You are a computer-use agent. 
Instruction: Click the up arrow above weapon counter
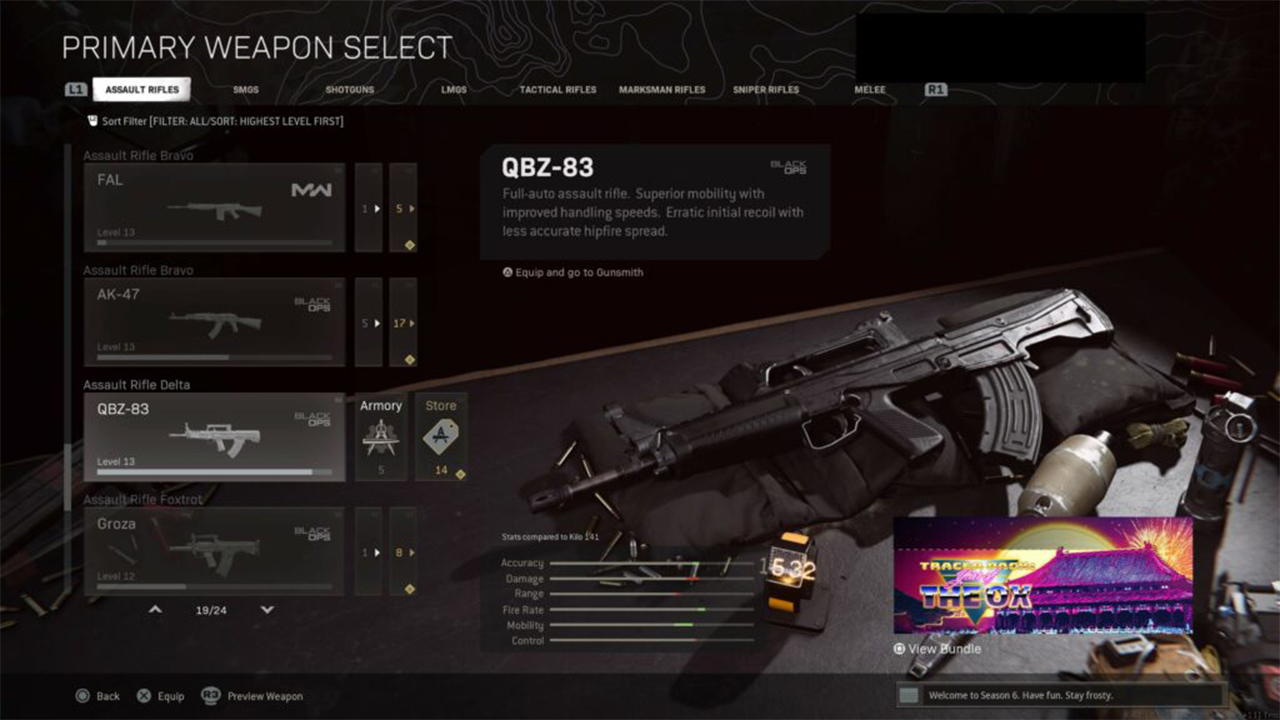coord(155,609)
